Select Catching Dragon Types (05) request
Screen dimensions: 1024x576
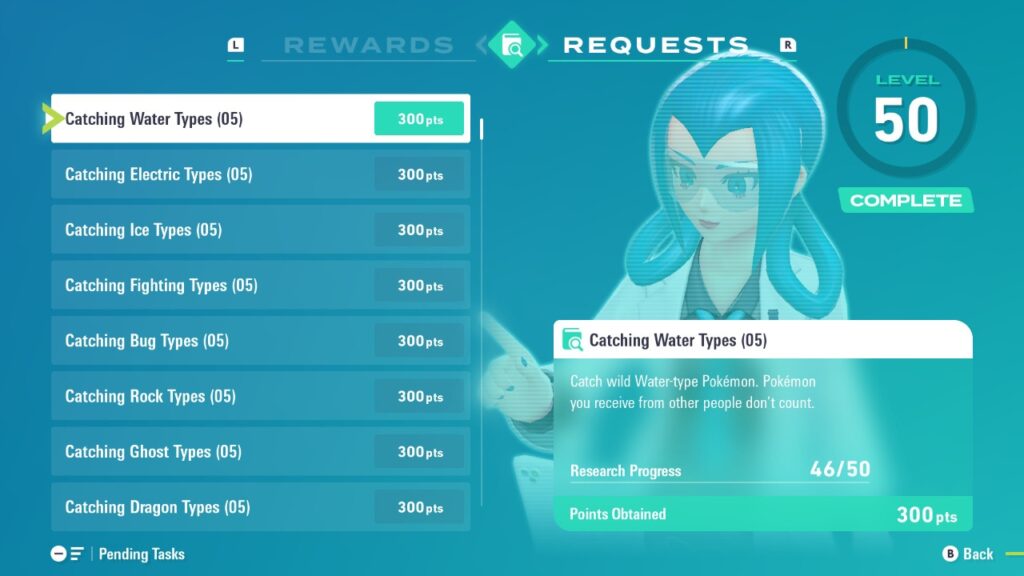click(260, 507)
